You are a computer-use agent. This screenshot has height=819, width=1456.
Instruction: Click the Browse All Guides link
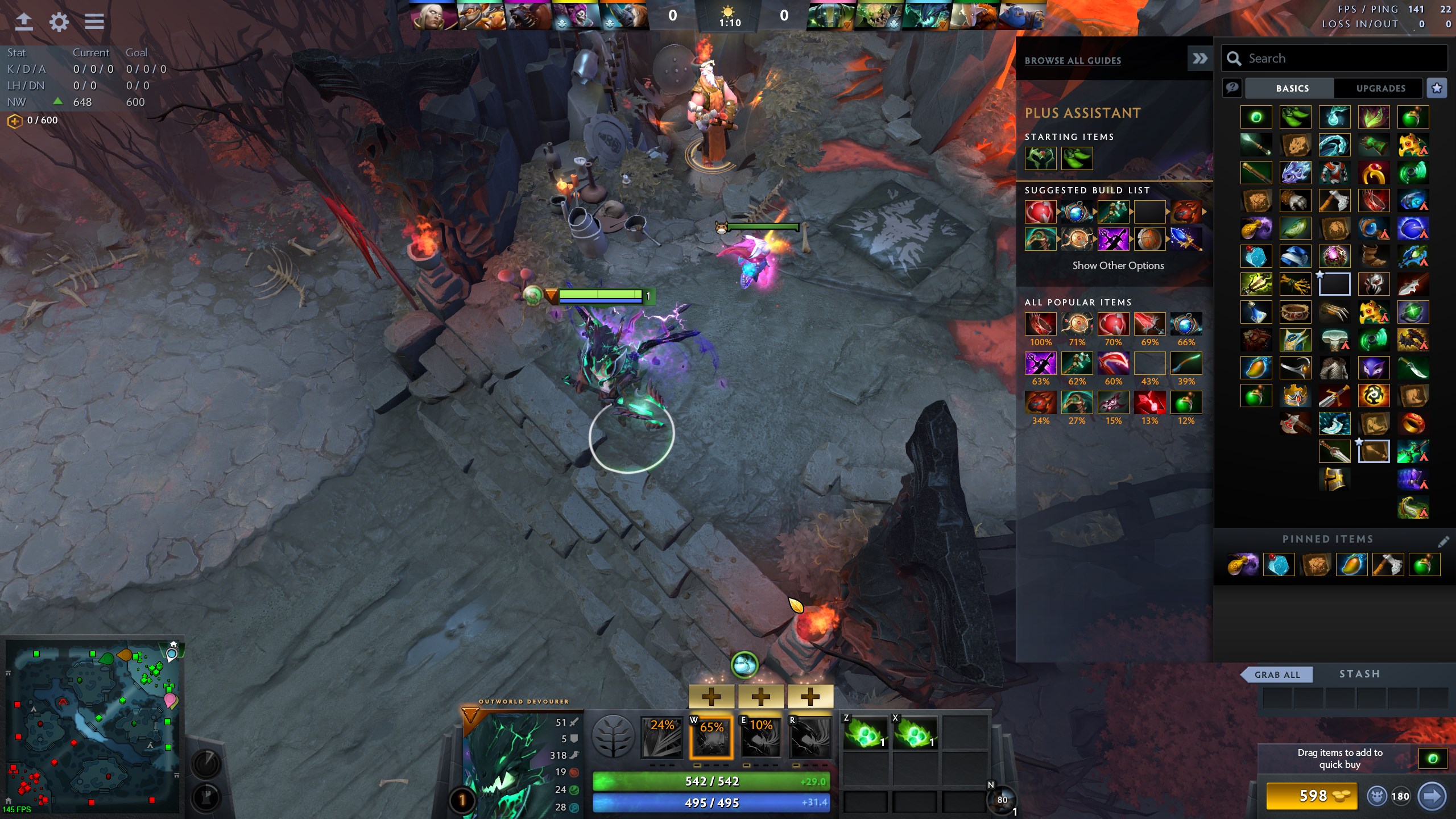pos(1073,60)
